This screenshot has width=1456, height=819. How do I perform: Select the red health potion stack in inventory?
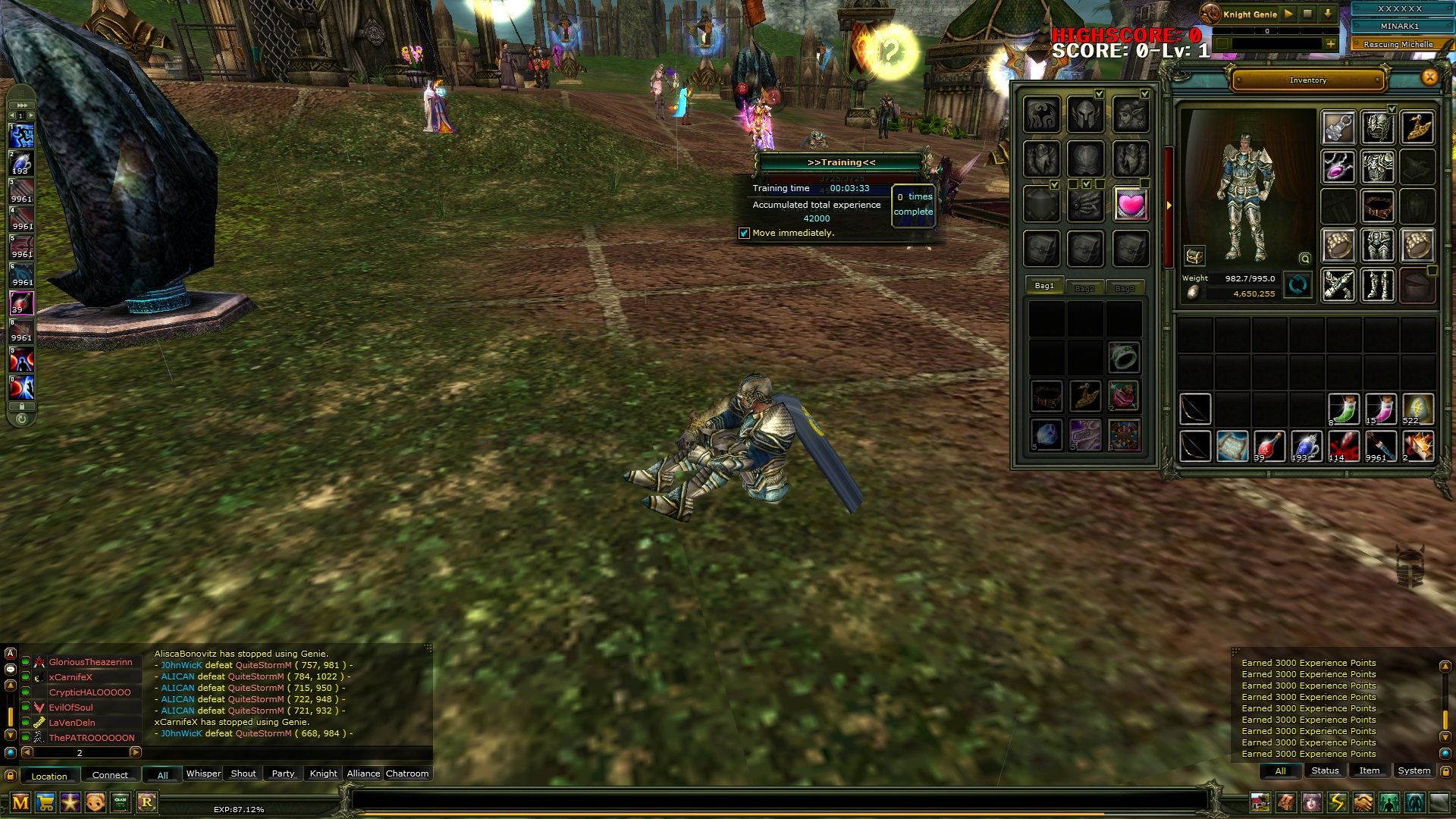pos(1268,446)
